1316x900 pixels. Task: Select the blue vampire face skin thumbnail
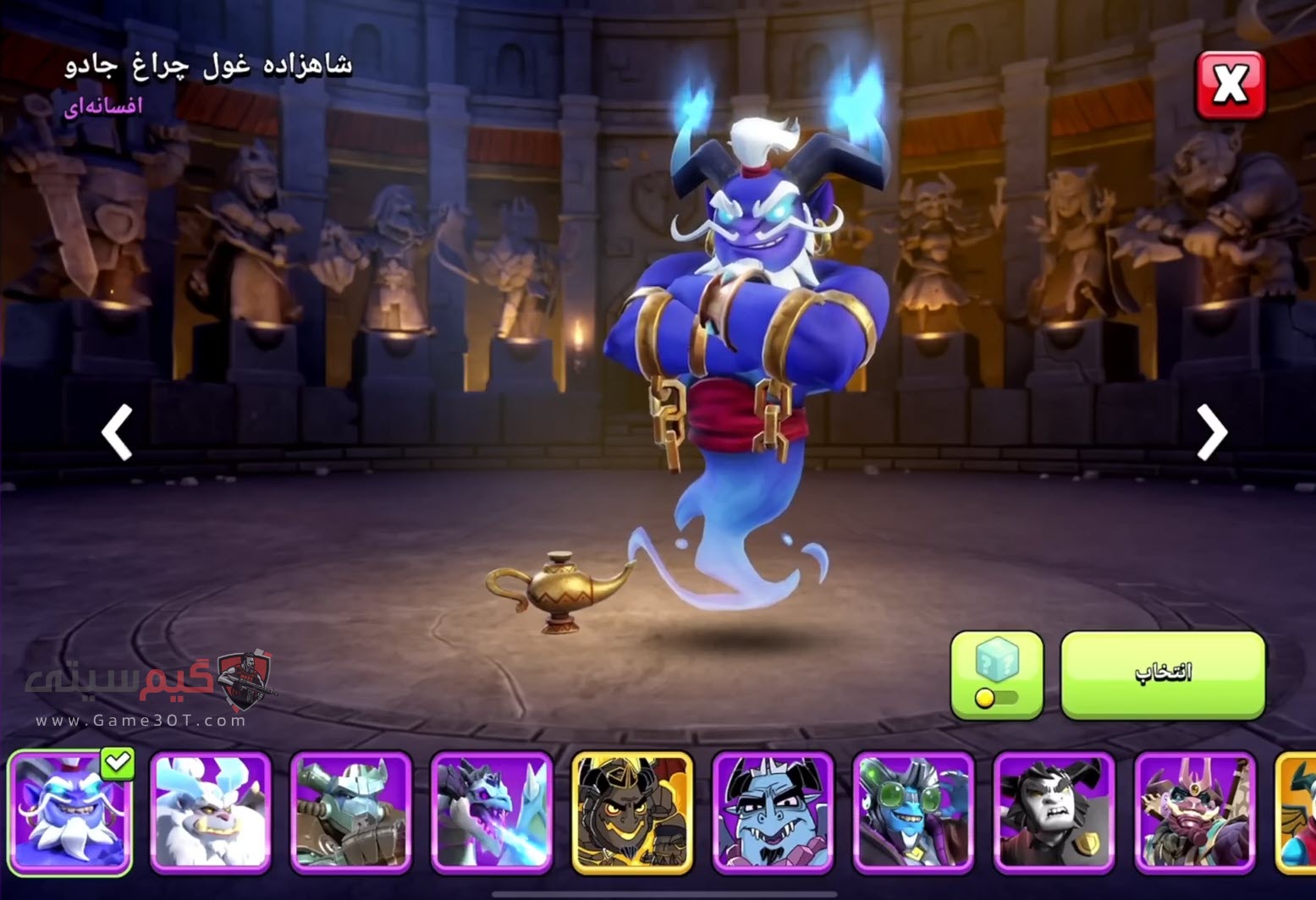pos(773,813)
